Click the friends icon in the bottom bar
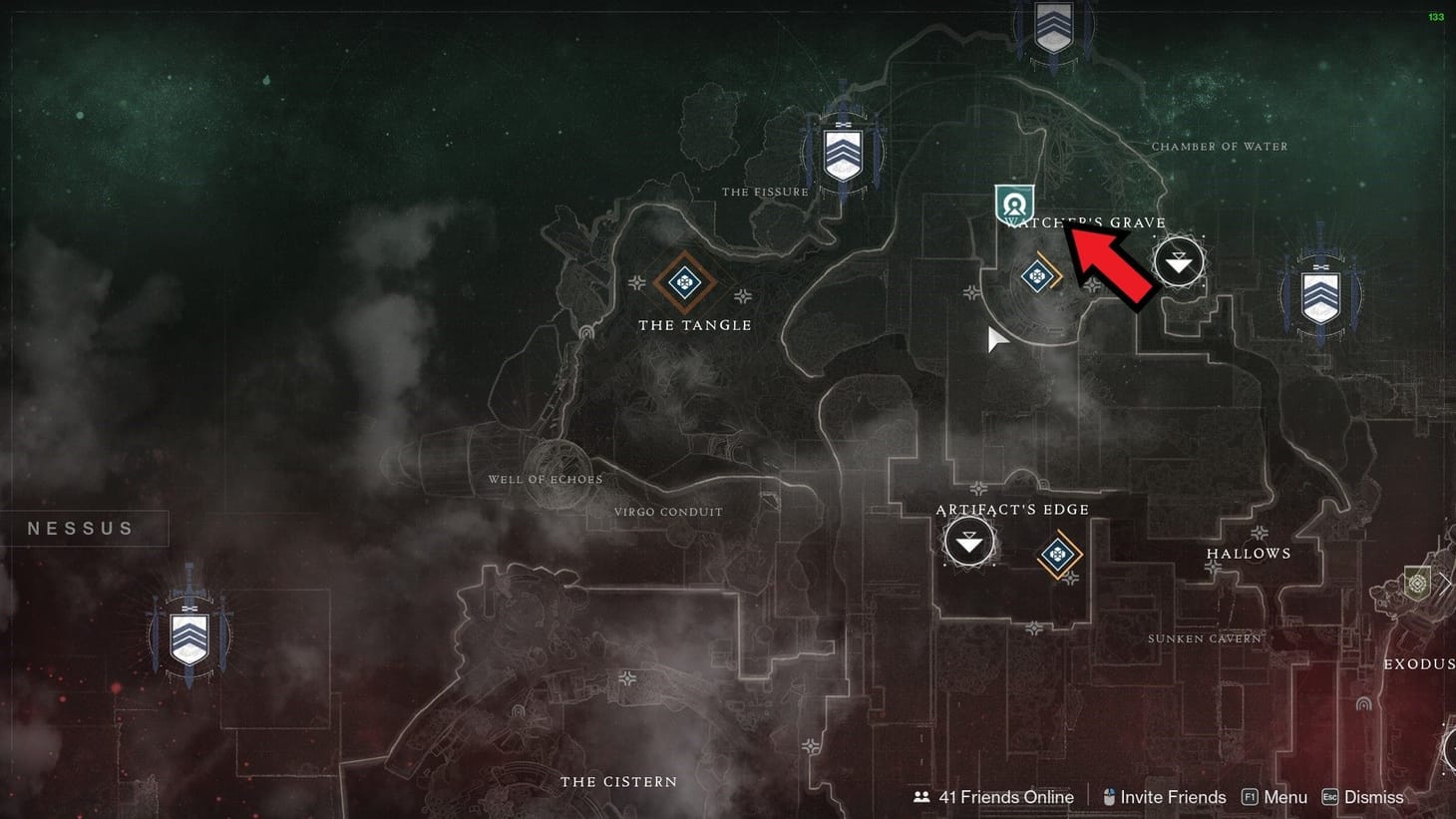Screen dimensions: 1456x819 pyautogui.click(x=920, y=797)
